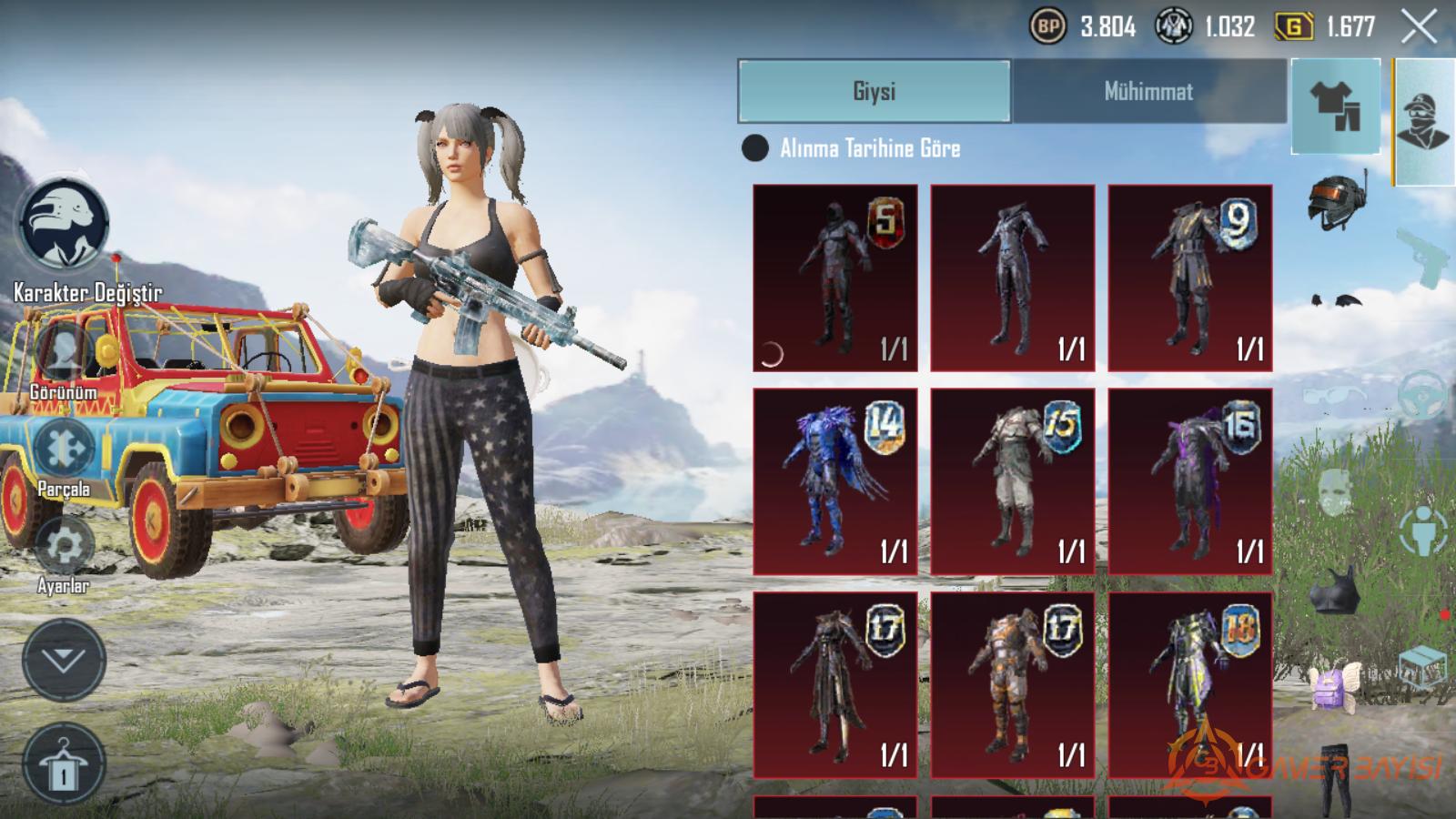Select the outfit with badge 9
The height and width of the screenshot is (819, 1456).
point(1190,278)
